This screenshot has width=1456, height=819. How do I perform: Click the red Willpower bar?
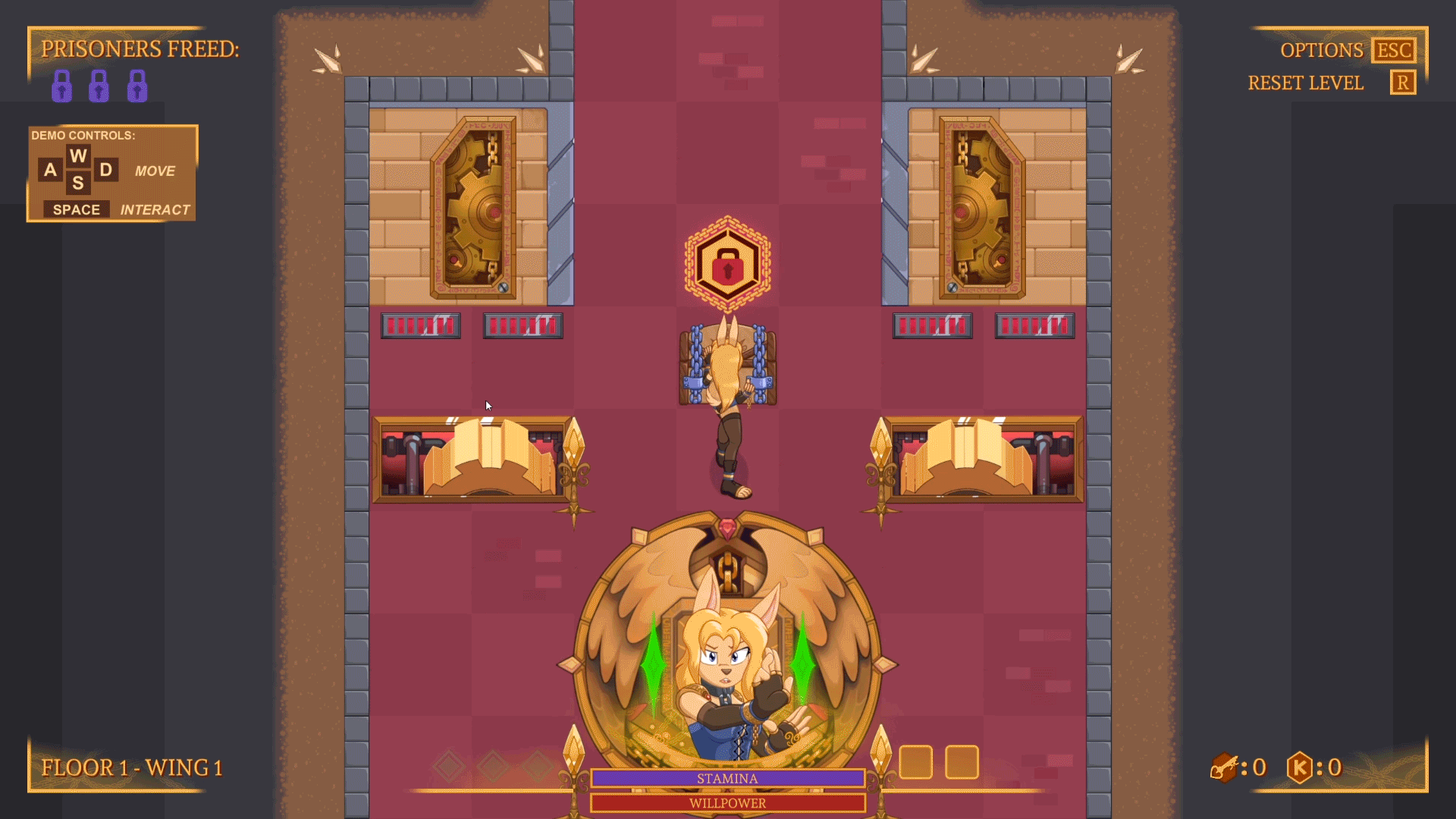tap(726, 802)
